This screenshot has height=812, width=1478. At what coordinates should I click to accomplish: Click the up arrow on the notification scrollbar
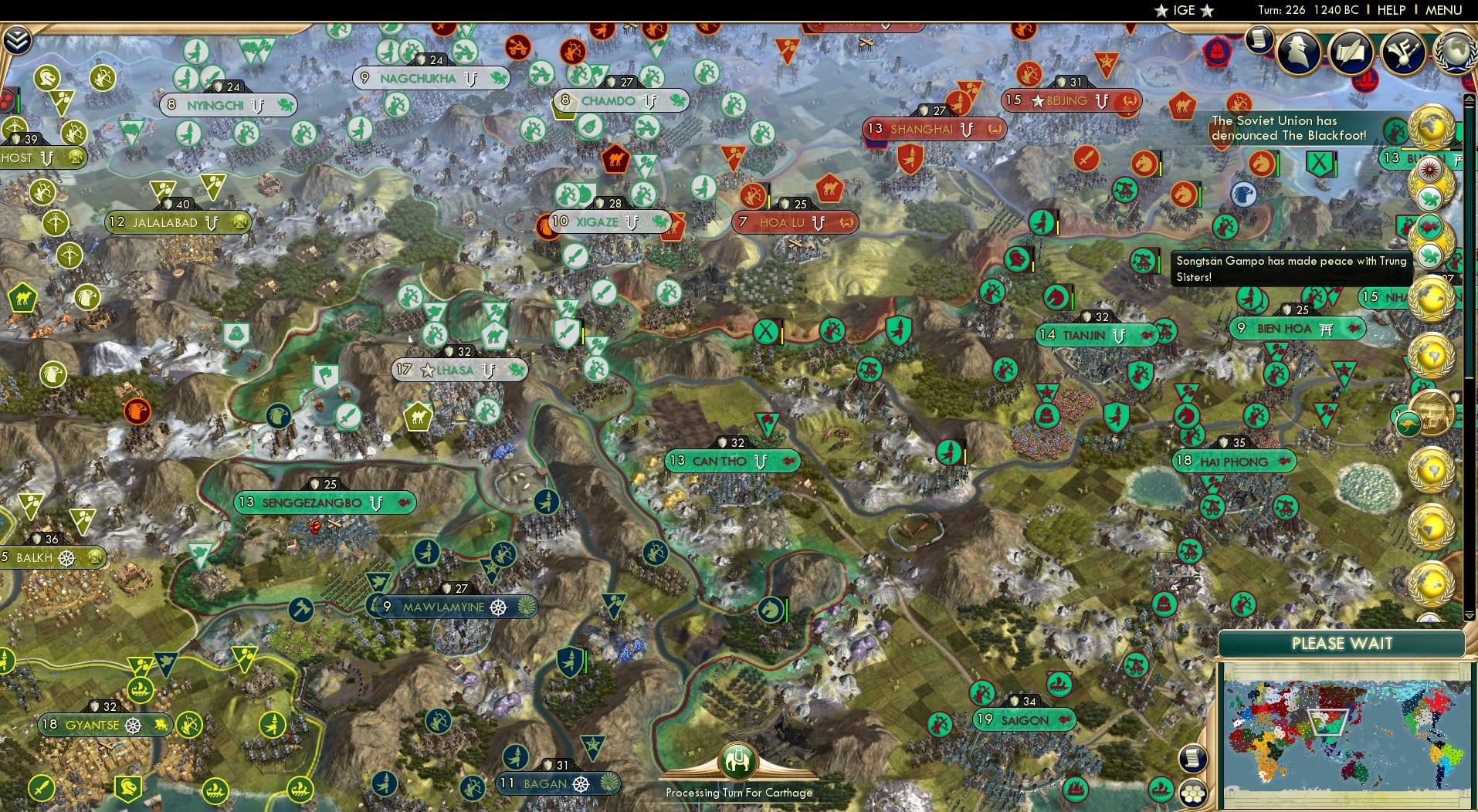click(1470, 99)
